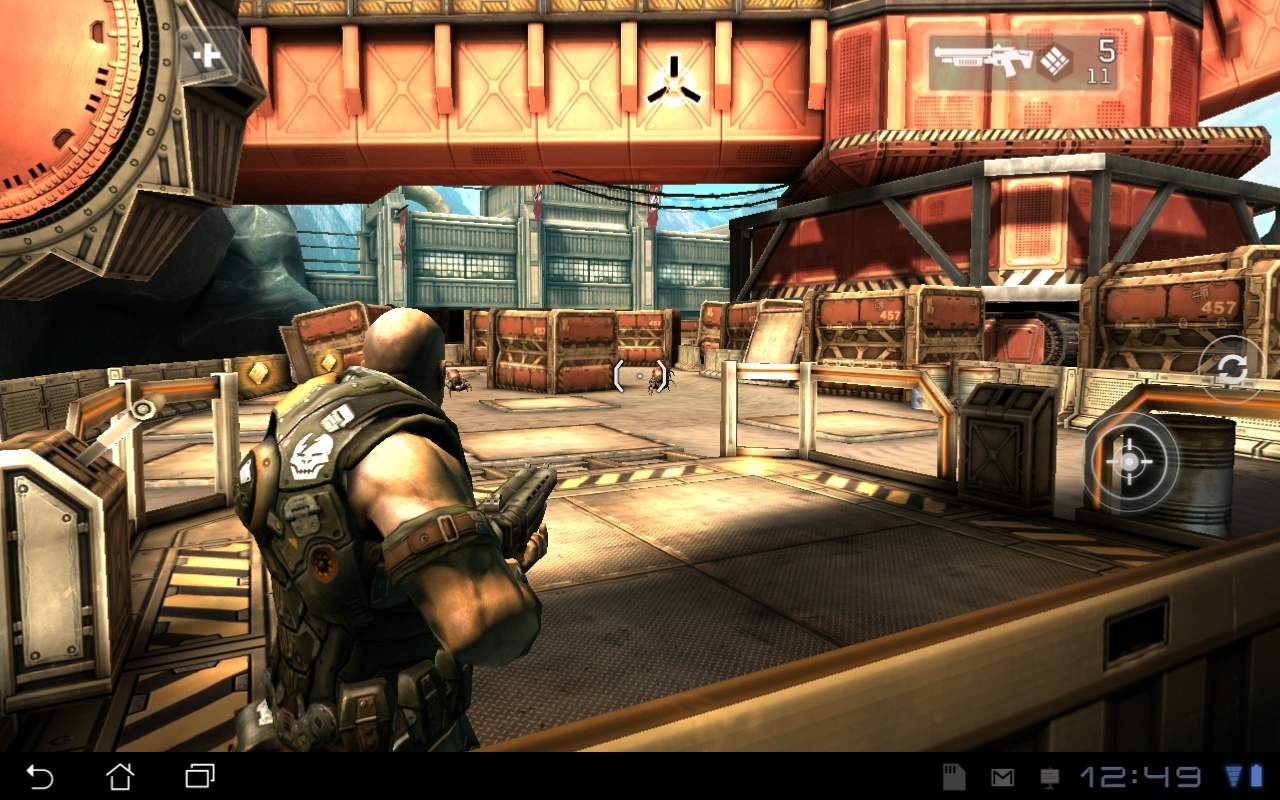Tap the SD card notification icon
The image size is (1280, 800).
[x=955, y=775]
